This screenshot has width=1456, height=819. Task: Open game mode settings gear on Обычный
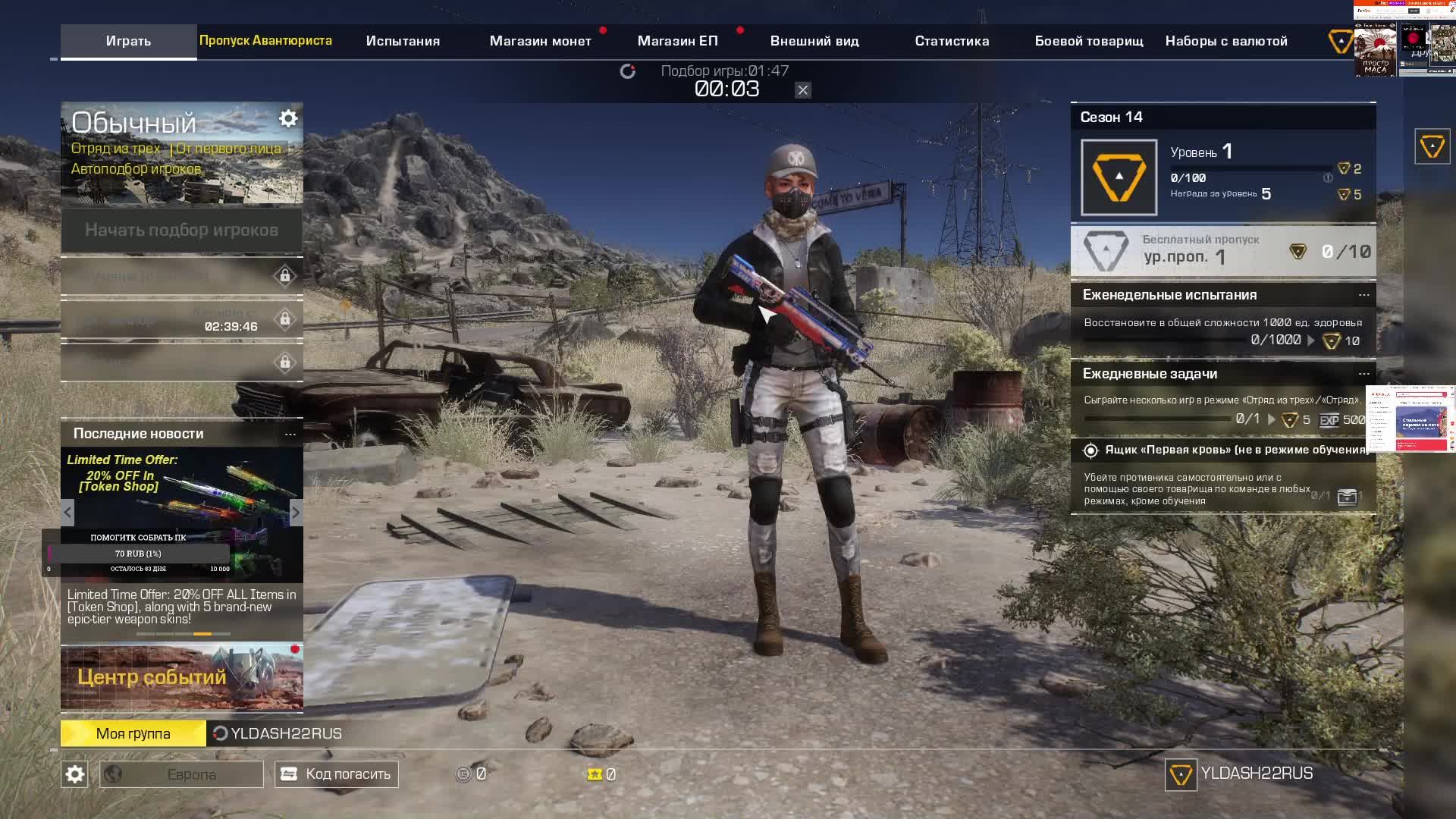click(288, 119)
